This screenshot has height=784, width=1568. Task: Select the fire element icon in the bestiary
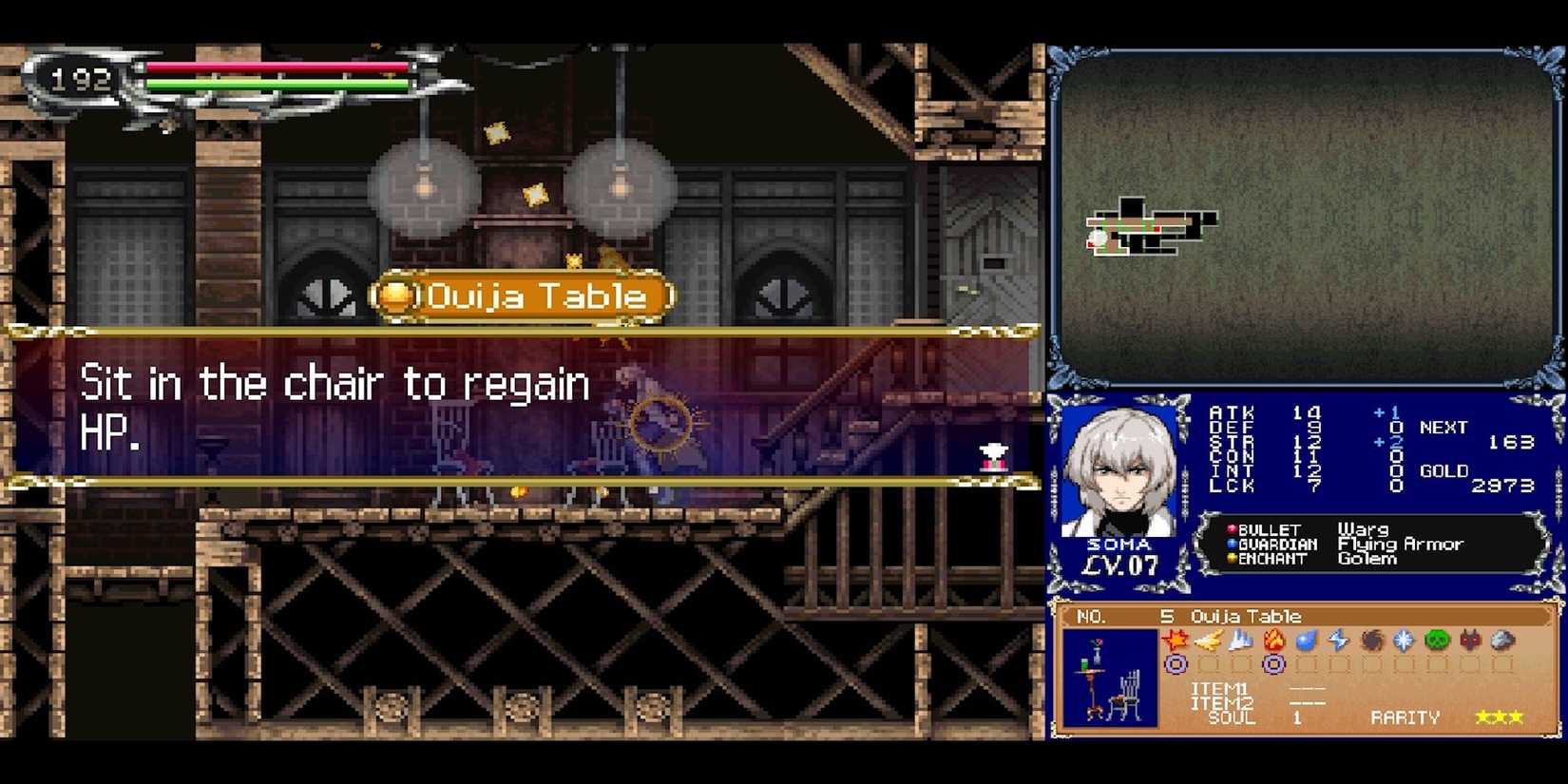(1272, 641)
